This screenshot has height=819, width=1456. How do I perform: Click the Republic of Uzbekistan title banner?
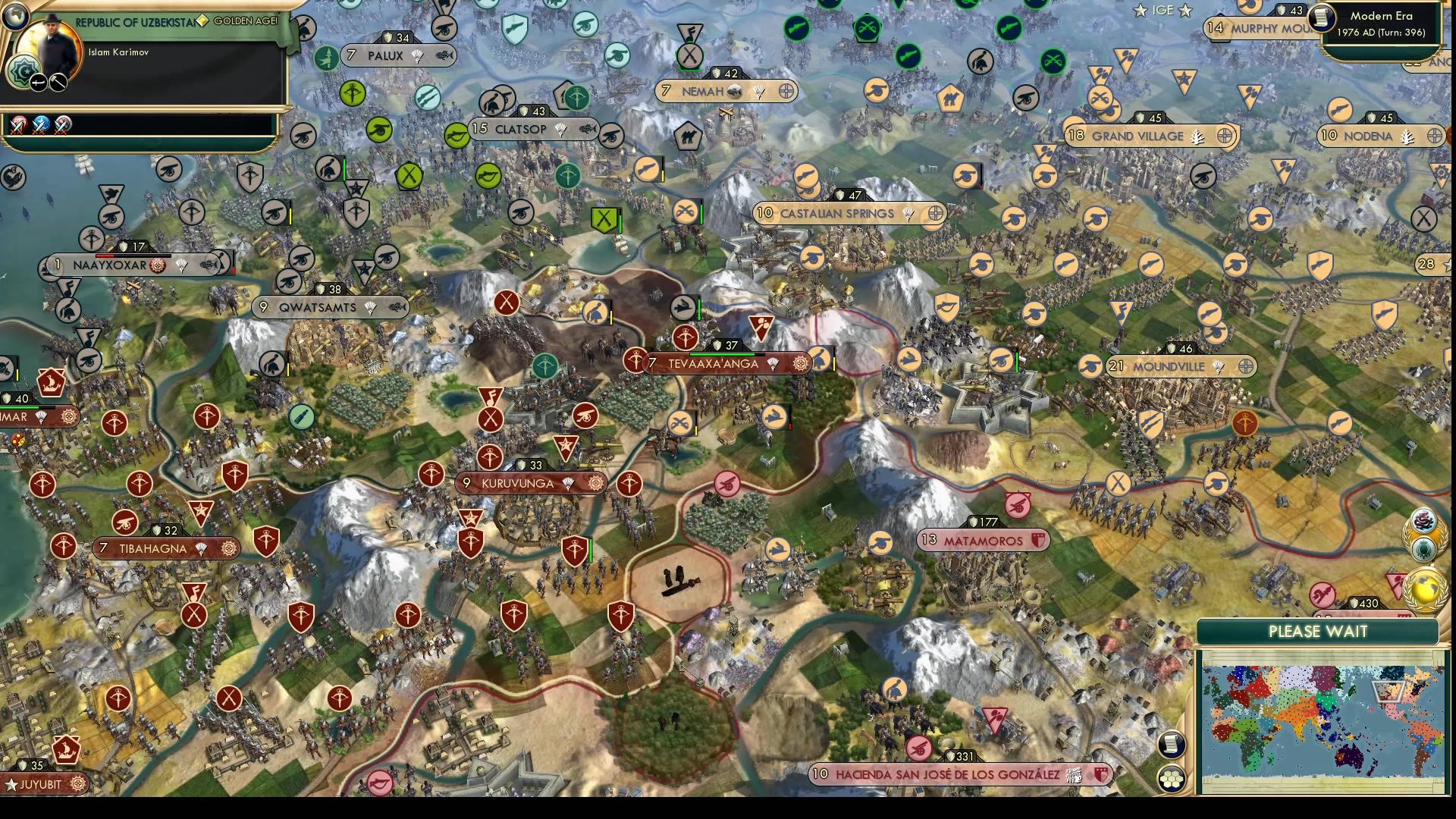(x=136, y=21)
